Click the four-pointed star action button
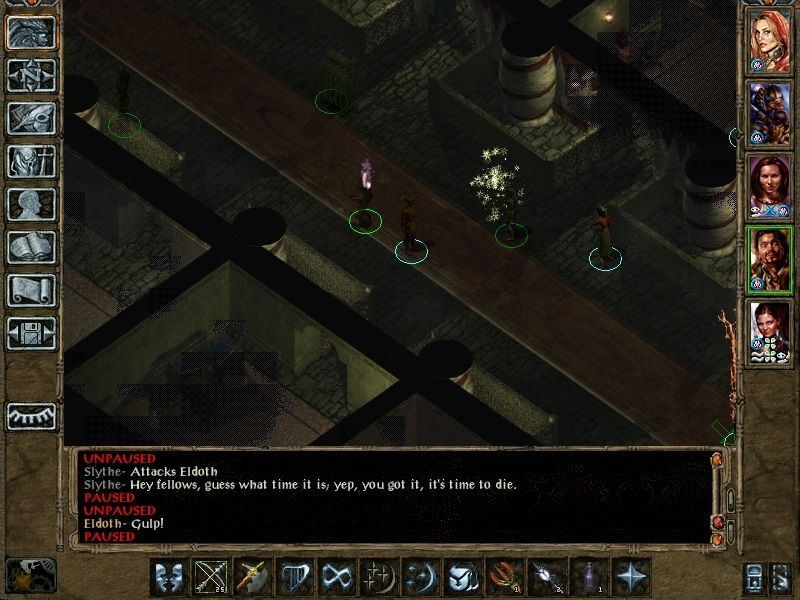 632,578
